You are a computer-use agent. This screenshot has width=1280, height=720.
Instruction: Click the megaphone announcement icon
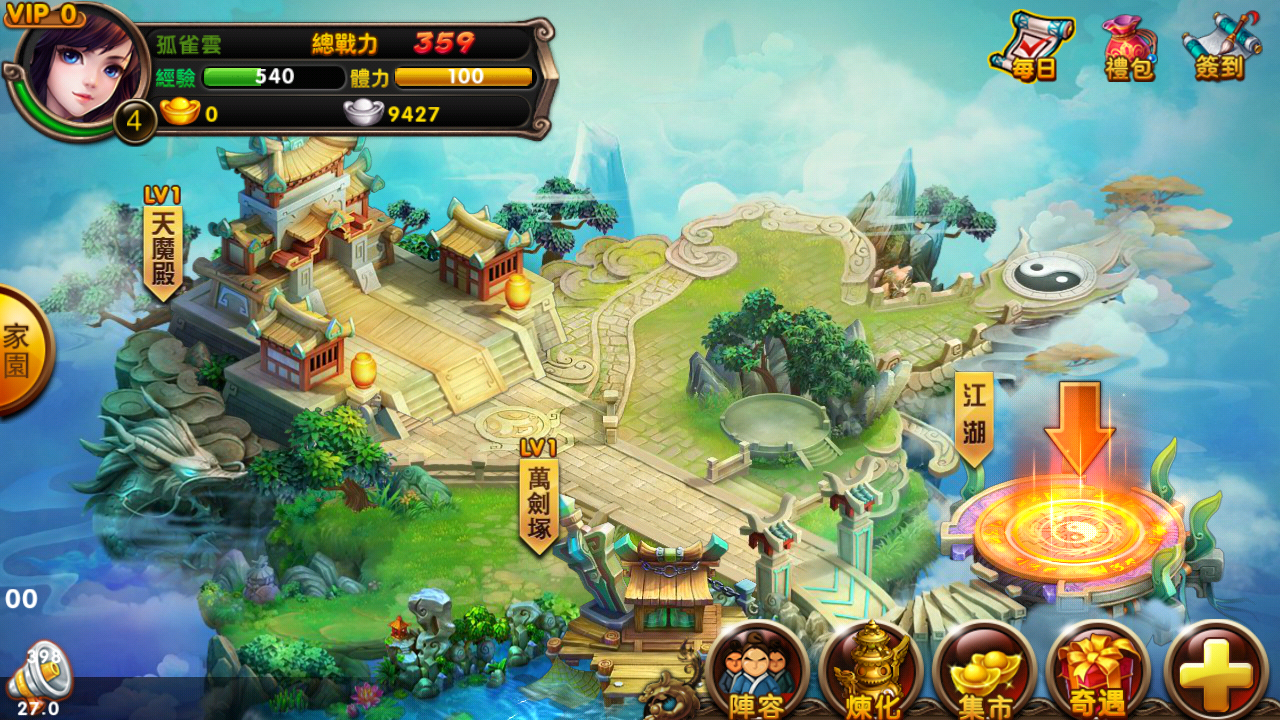click(40, 675)
